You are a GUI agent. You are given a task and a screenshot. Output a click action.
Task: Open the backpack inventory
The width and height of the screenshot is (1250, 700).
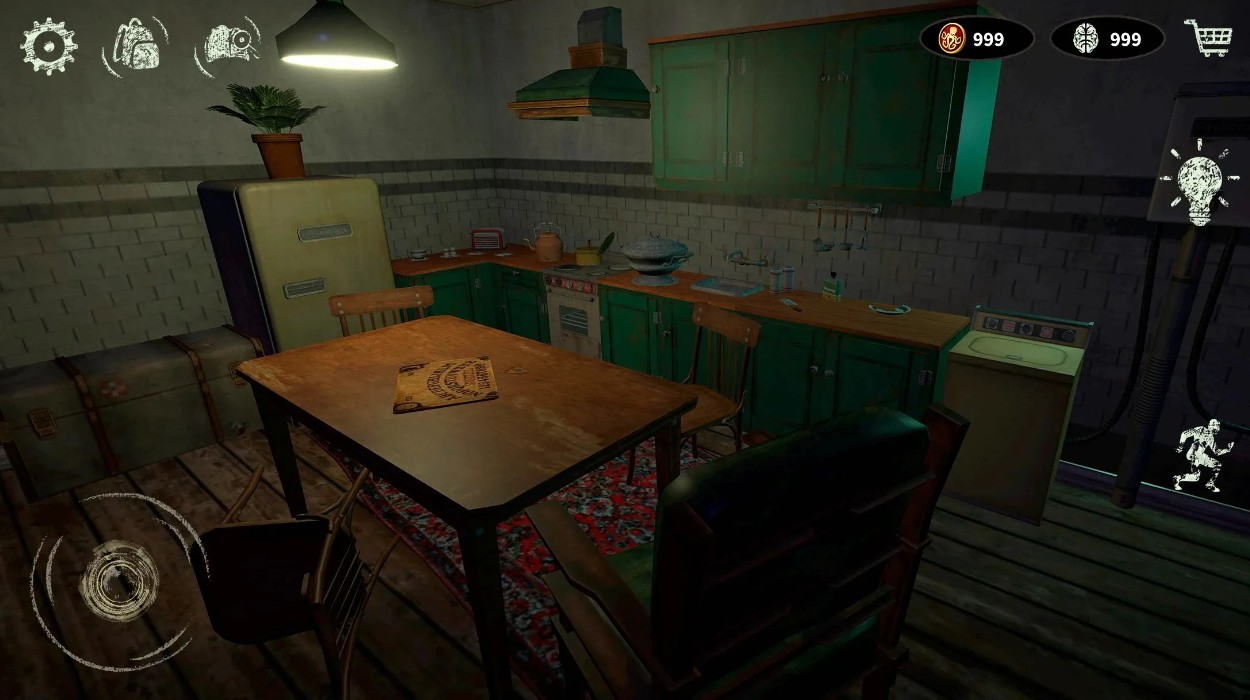click(135, 46)
